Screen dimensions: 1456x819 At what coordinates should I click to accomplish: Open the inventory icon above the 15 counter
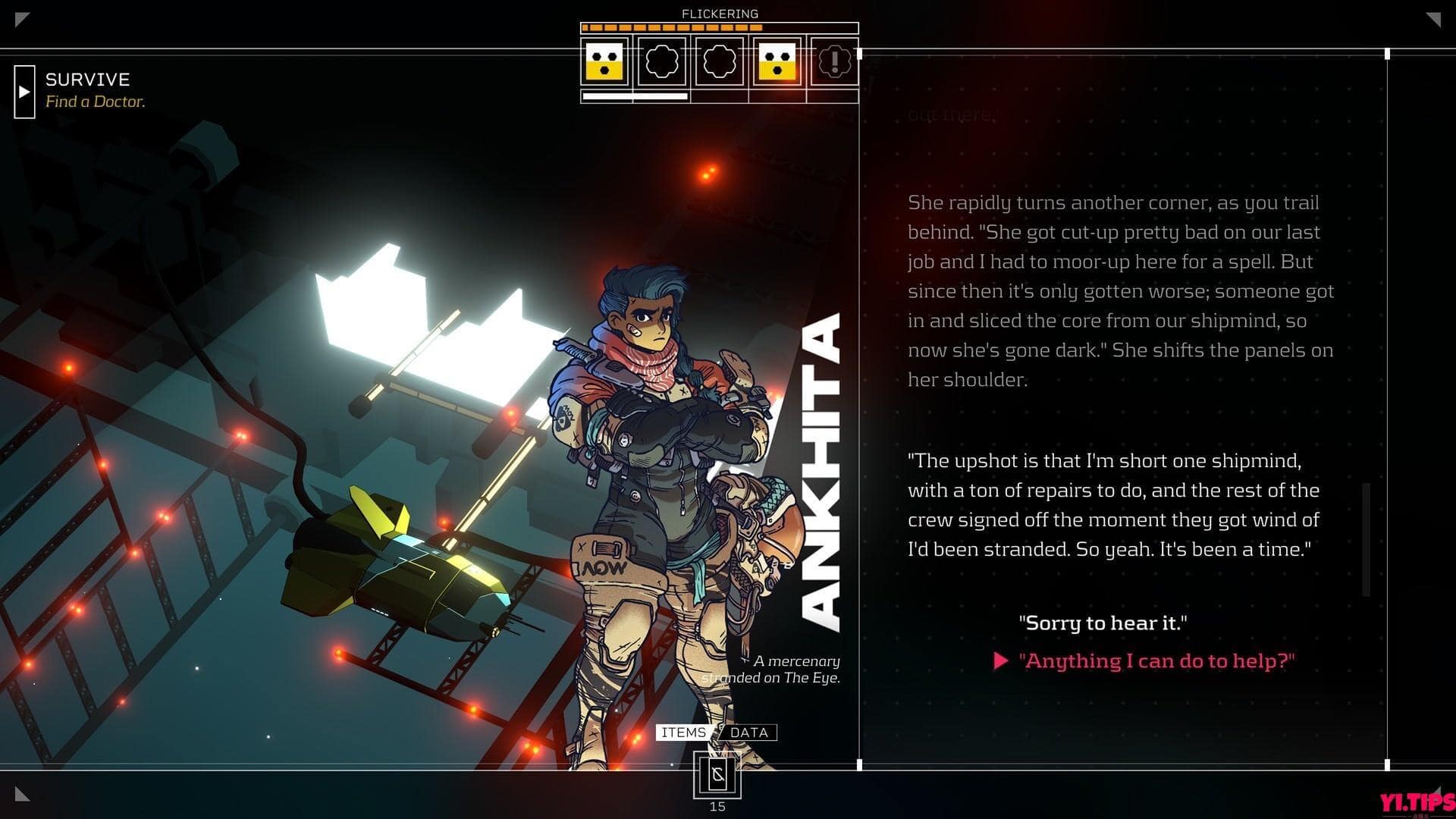tap(717, 775)
